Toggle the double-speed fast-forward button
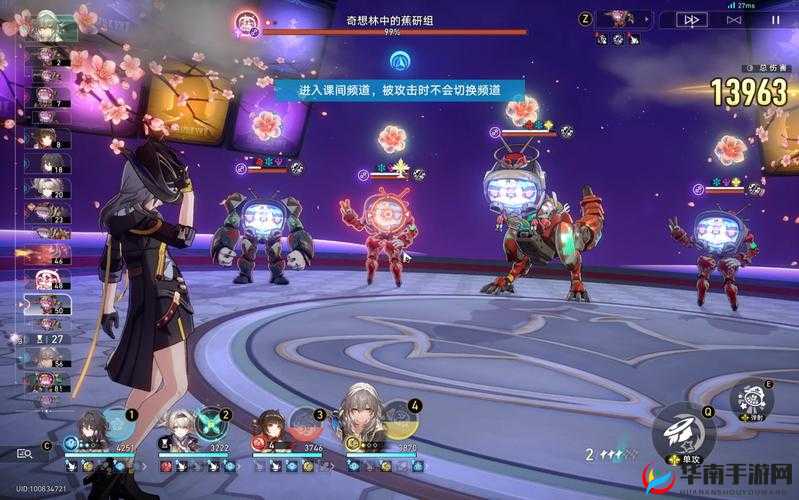This screenshot has height=500, width=799. tap(691, 19)
